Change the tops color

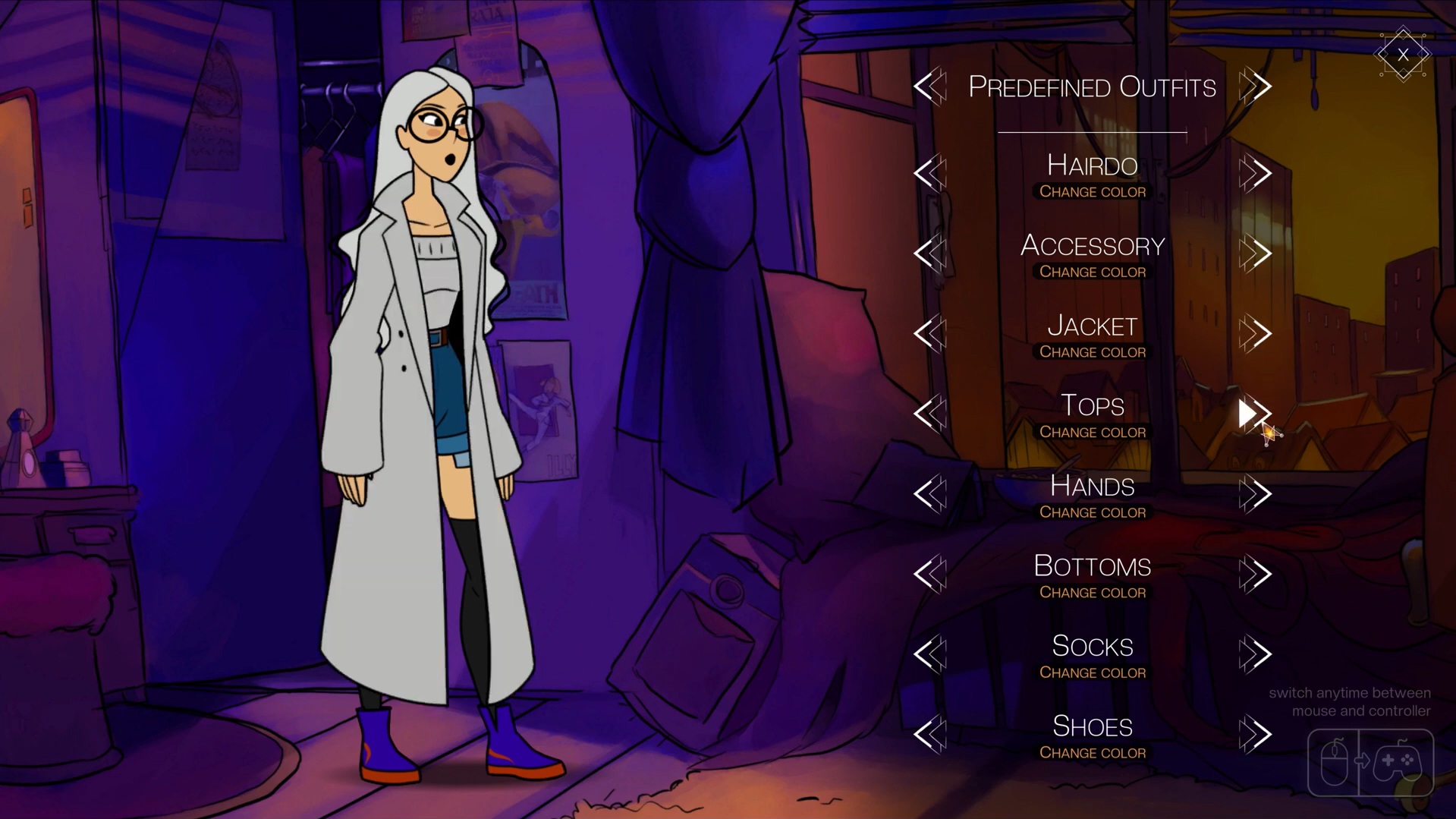point(1092,433)
